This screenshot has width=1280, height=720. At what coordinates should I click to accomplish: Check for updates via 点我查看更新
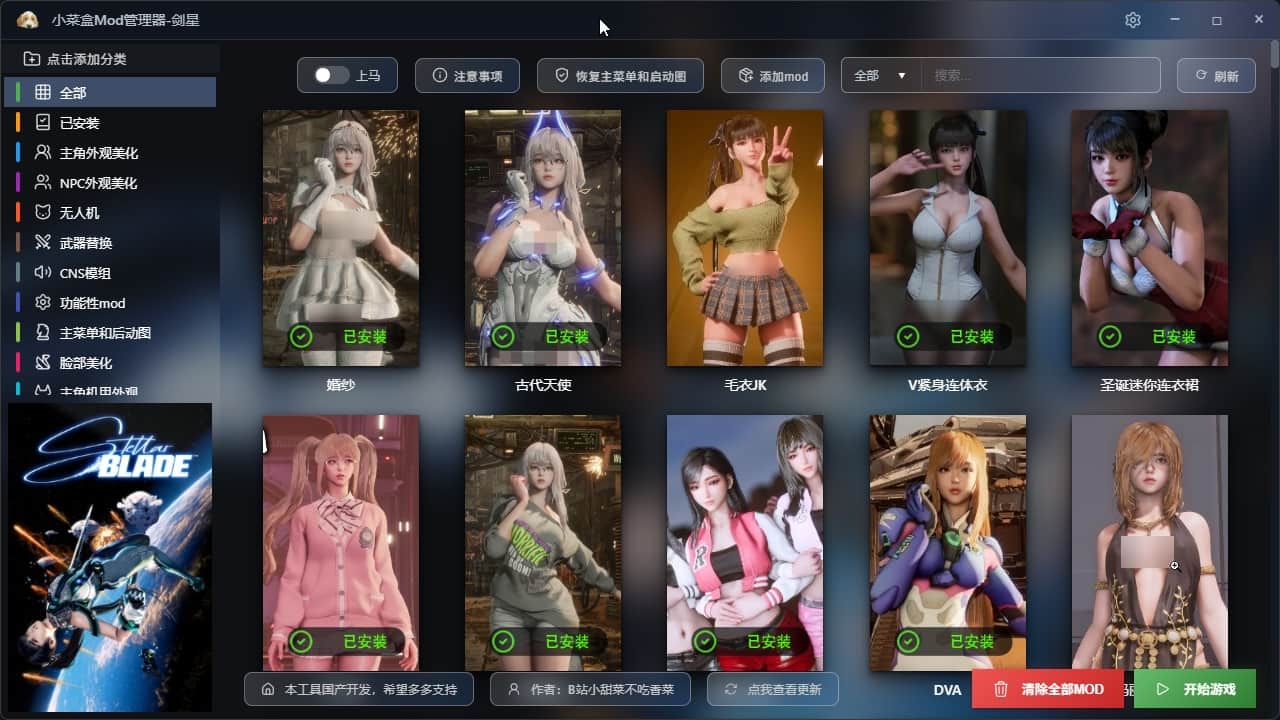(772, 689)
